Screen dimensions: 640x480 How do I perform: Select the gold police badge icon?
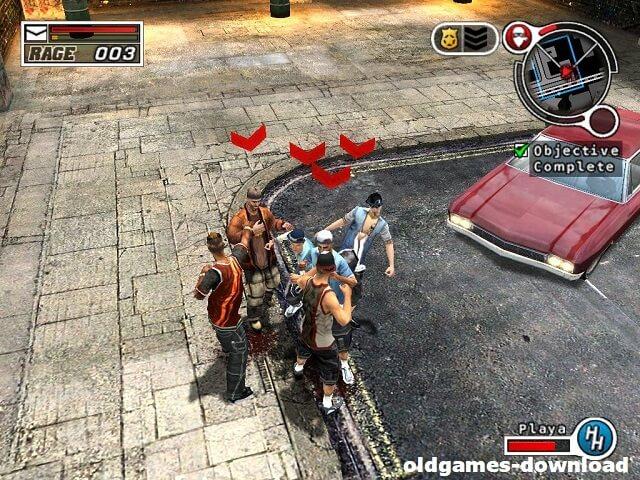[x=449, y=39]
